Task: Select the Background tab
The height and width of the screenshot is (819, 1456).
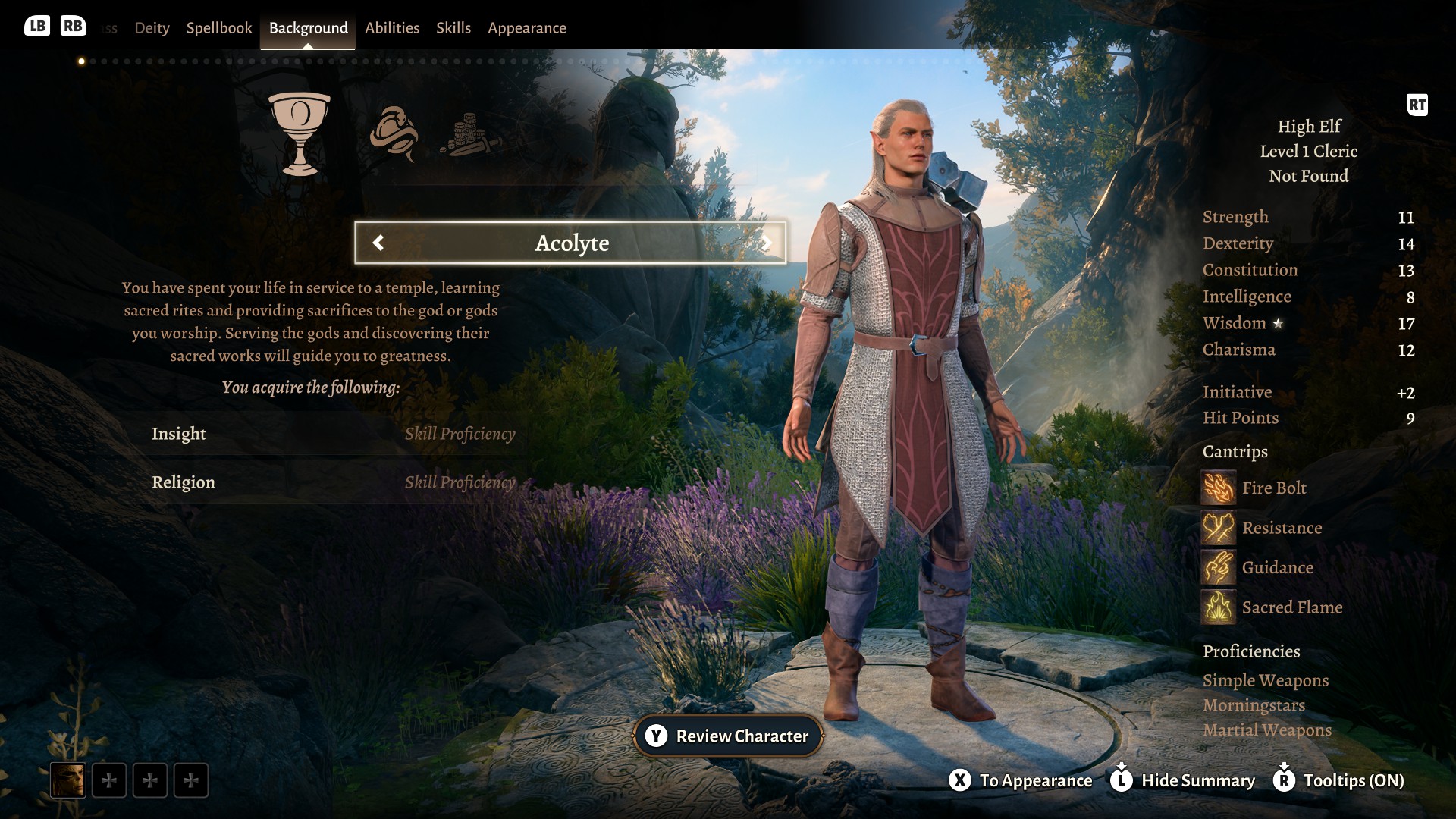Action: (308, 28)
